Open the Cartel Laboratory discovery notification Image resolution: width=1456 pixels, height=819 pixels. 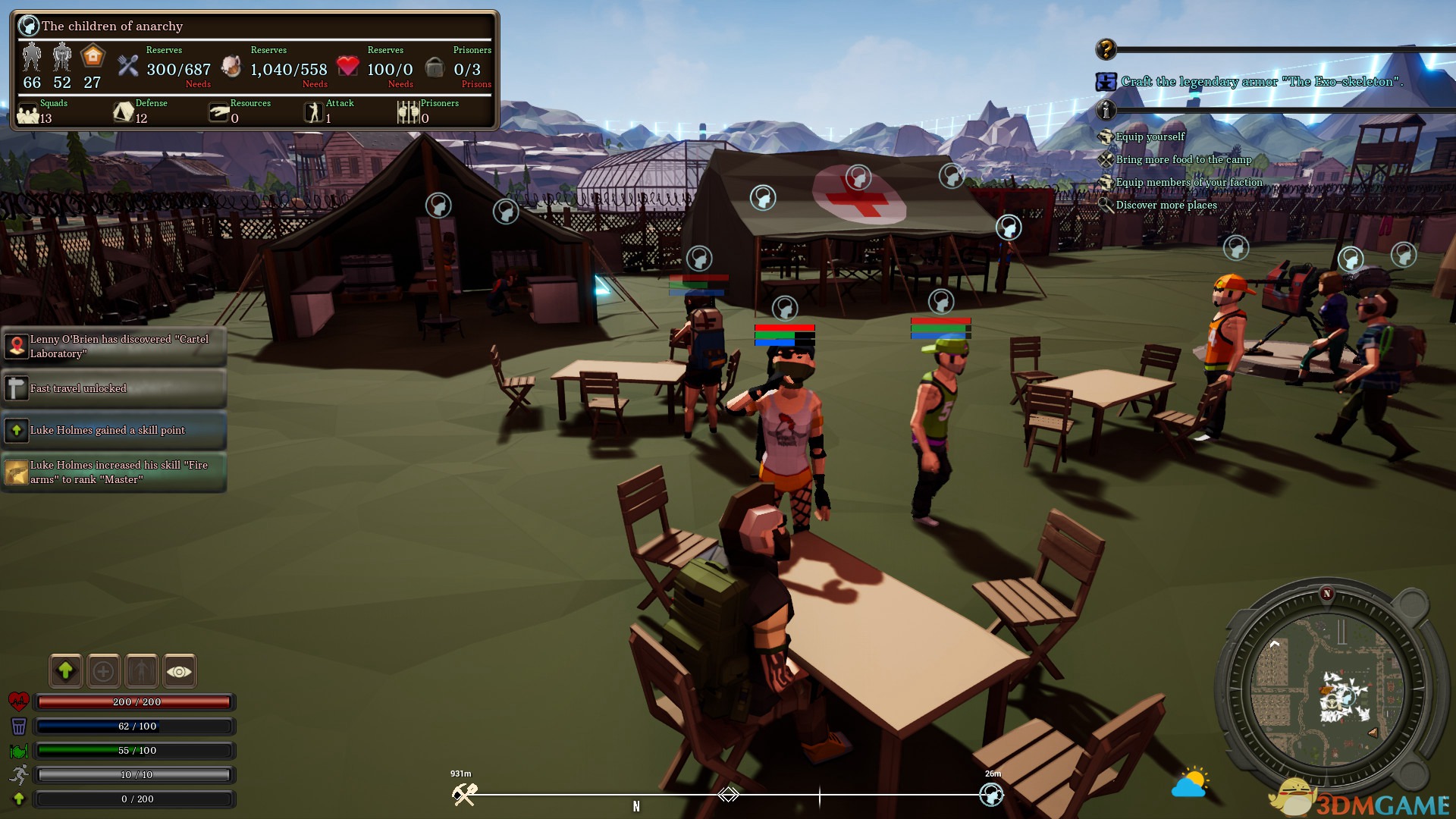coord(114,347)
